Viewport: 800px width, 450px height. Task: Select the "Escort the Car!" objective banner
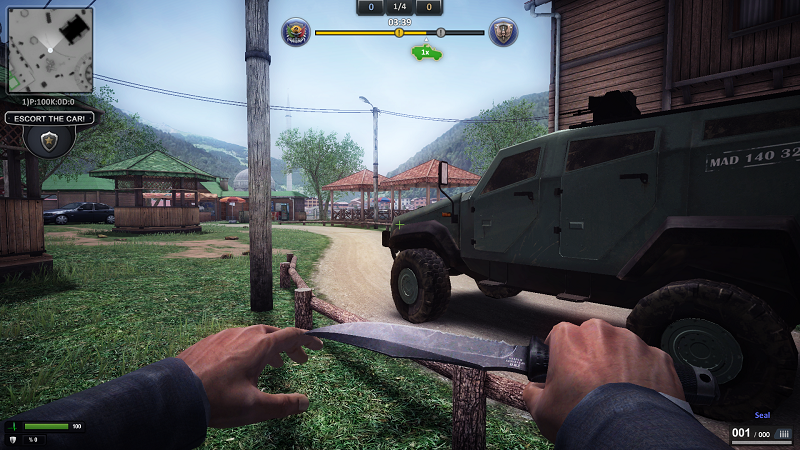tap(50, 118)
